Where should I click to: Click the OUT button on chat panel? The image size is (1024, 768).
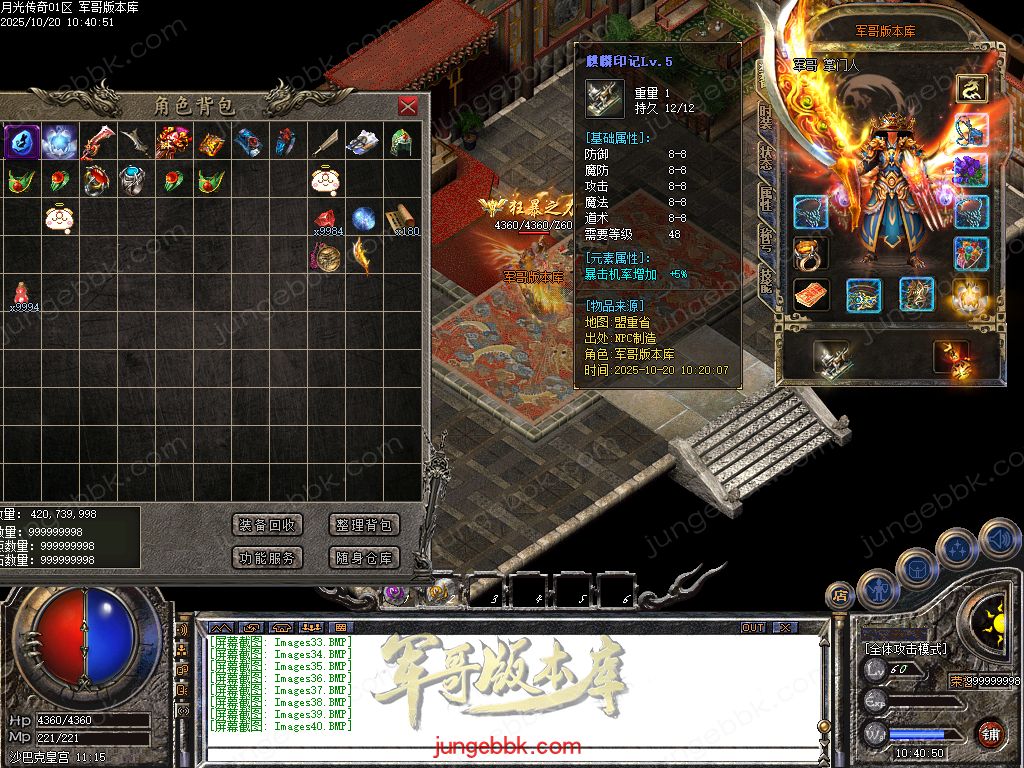tap(753, 627)
